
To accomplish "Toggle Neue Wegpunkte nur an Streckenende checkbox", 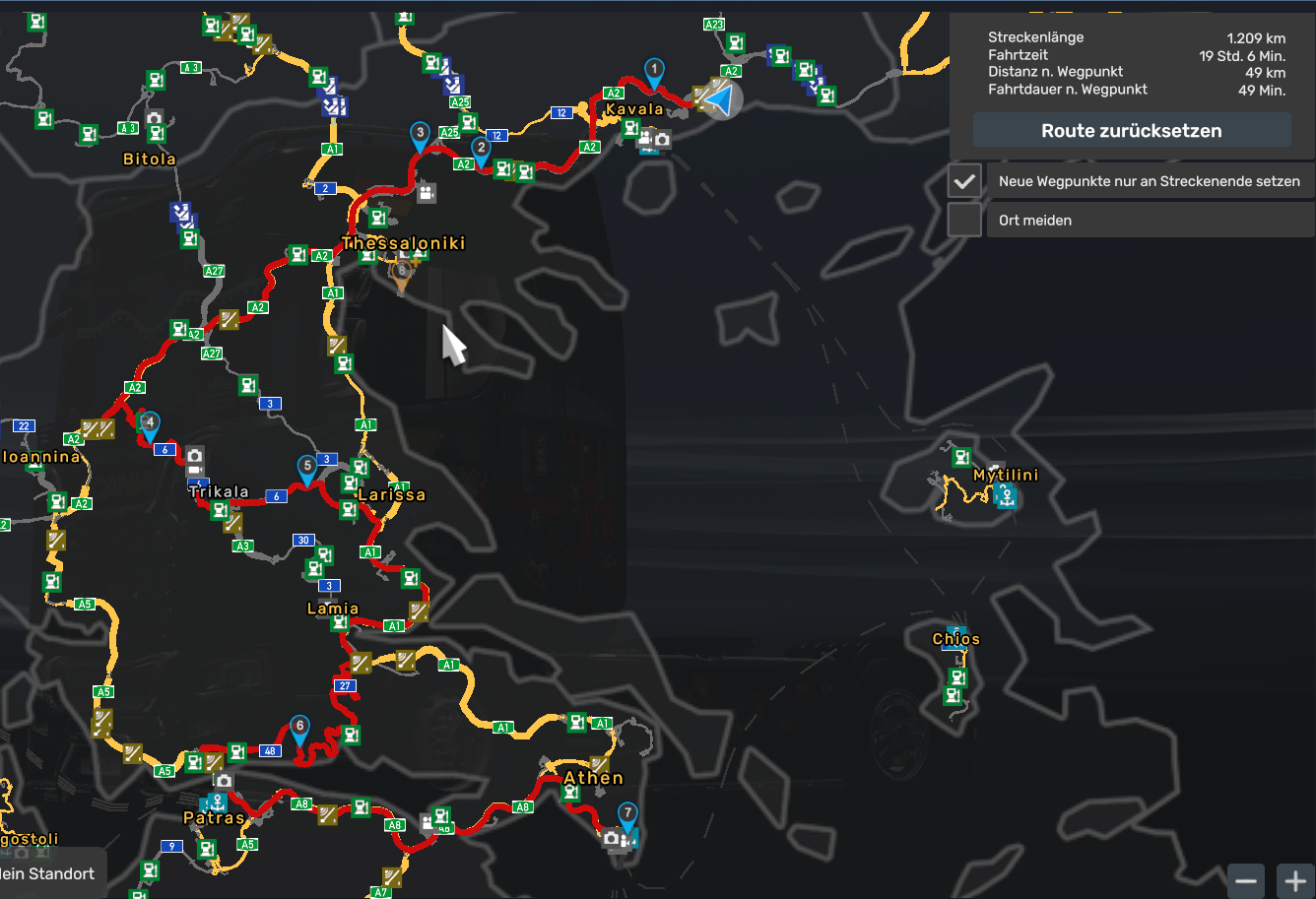I will click(964, 181).
